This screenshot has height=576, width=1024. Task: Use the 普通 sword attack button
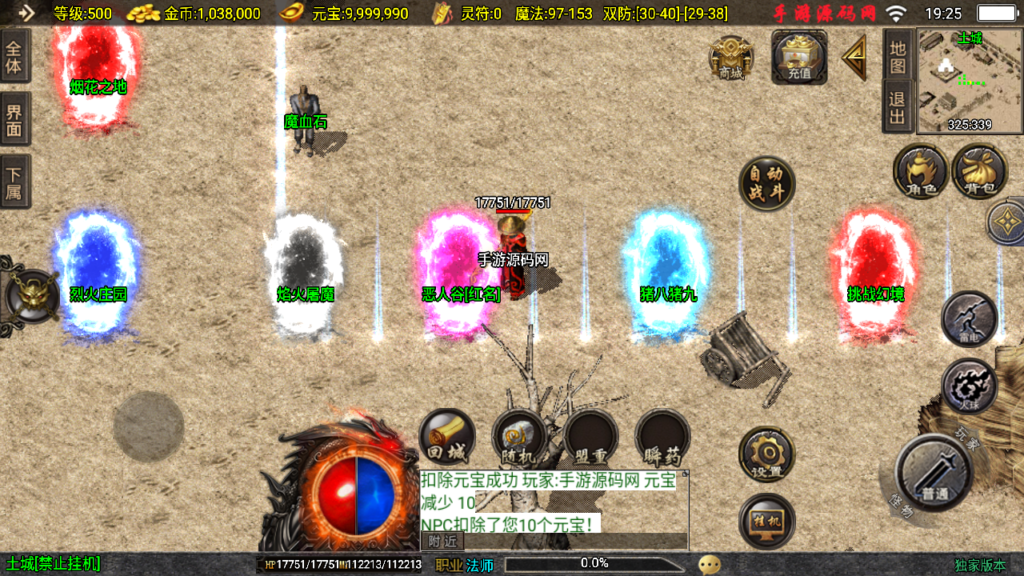coord(933,472)
